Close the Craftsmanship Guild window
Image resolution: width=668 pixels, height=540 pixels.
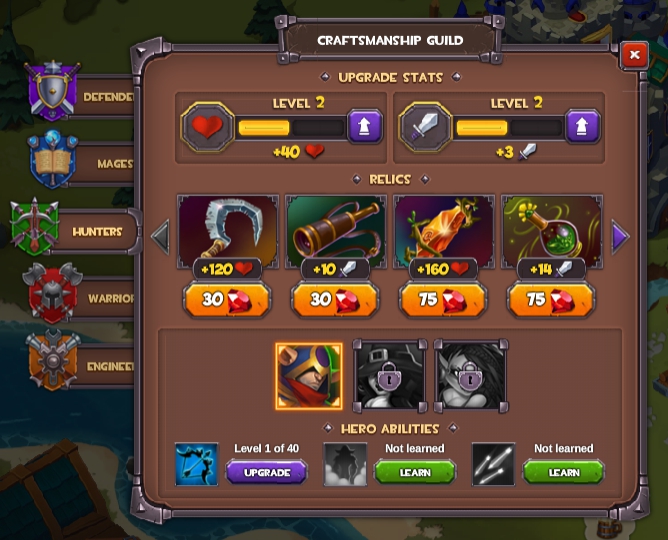634,56
